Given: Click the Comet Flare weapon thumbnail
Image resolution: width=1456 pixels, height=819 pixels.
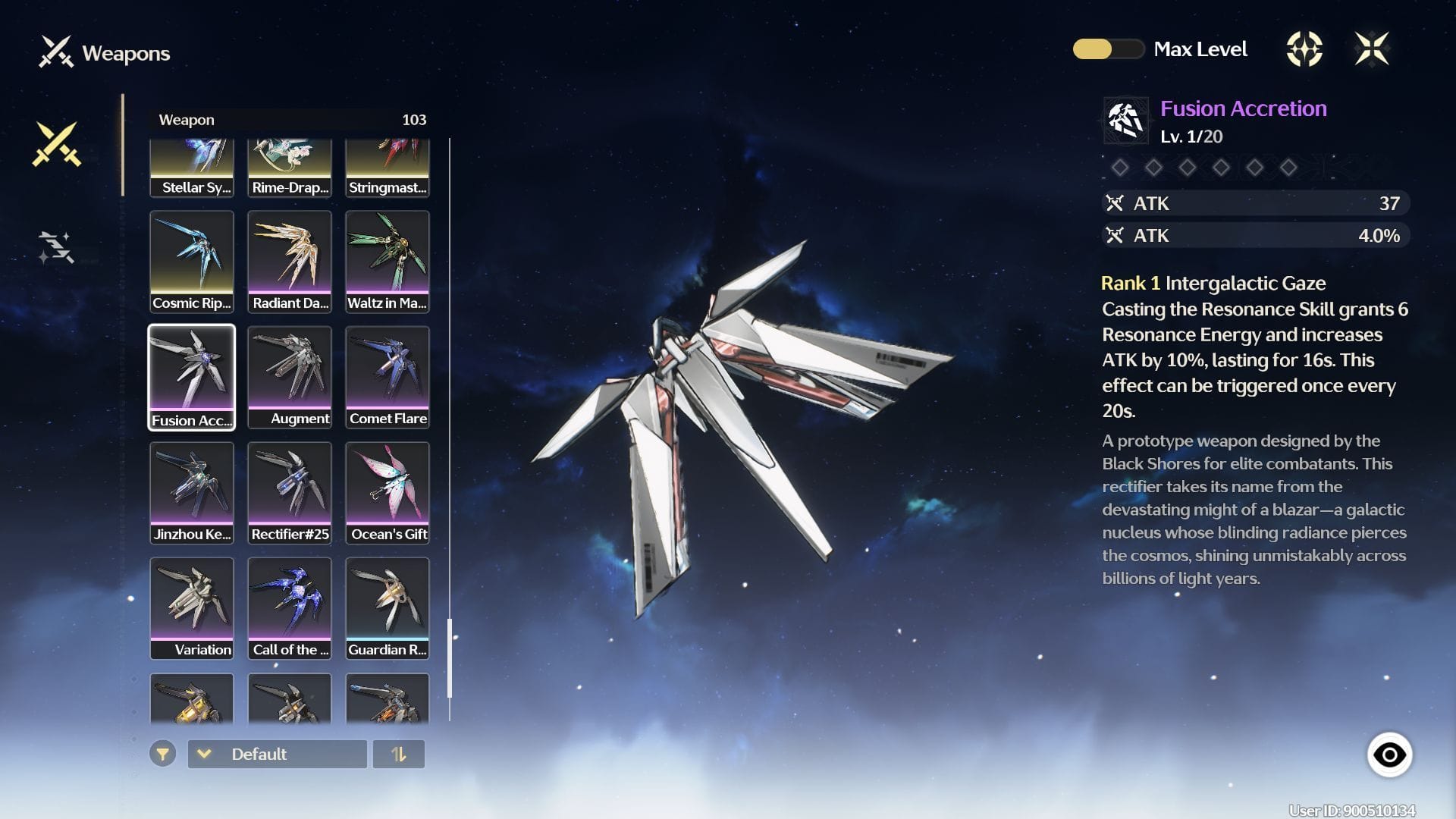Looking at the screenshot, I should tap(388, 377).
